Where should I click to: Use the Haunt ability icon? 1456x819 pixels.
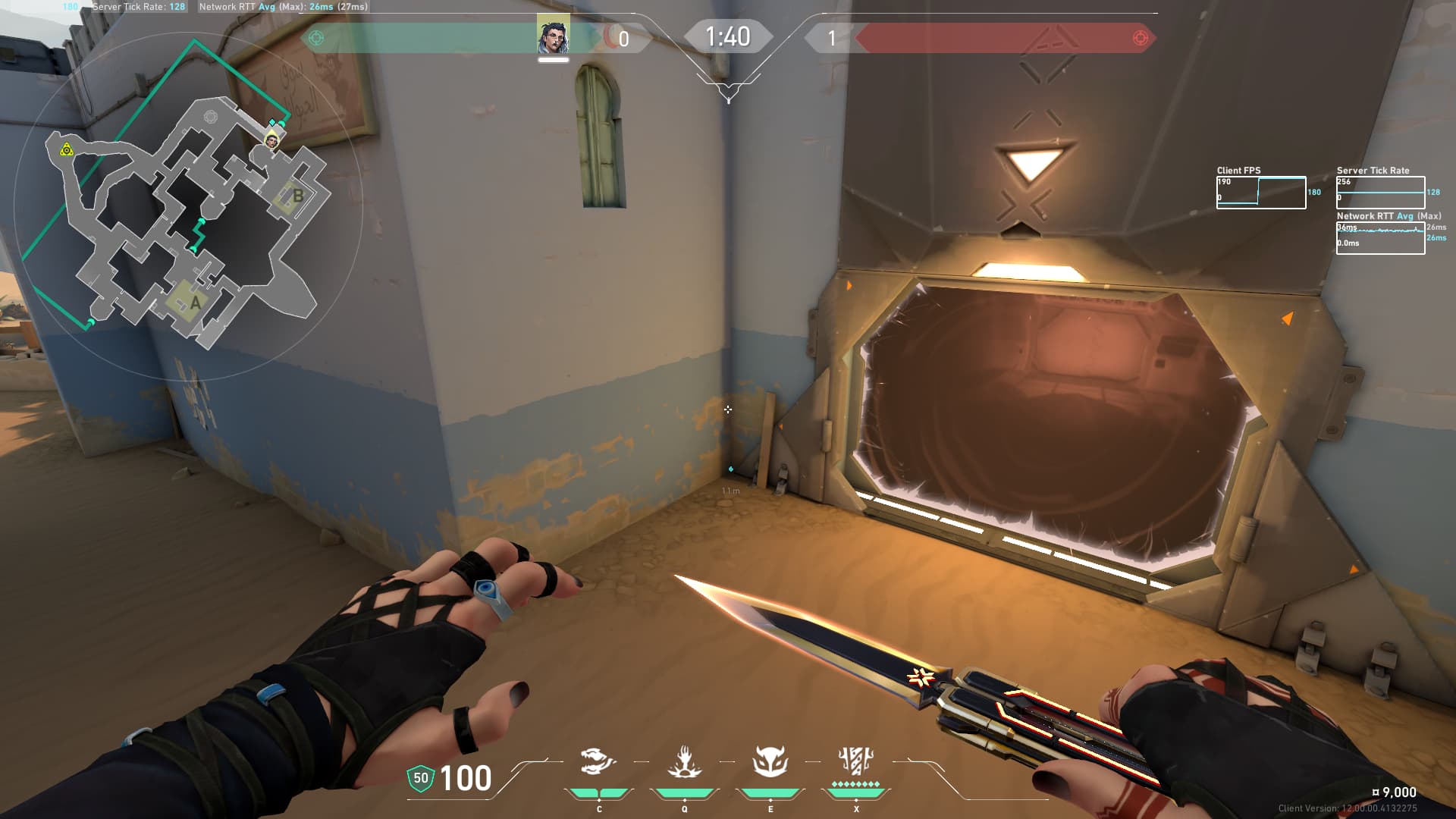[770, 761]
